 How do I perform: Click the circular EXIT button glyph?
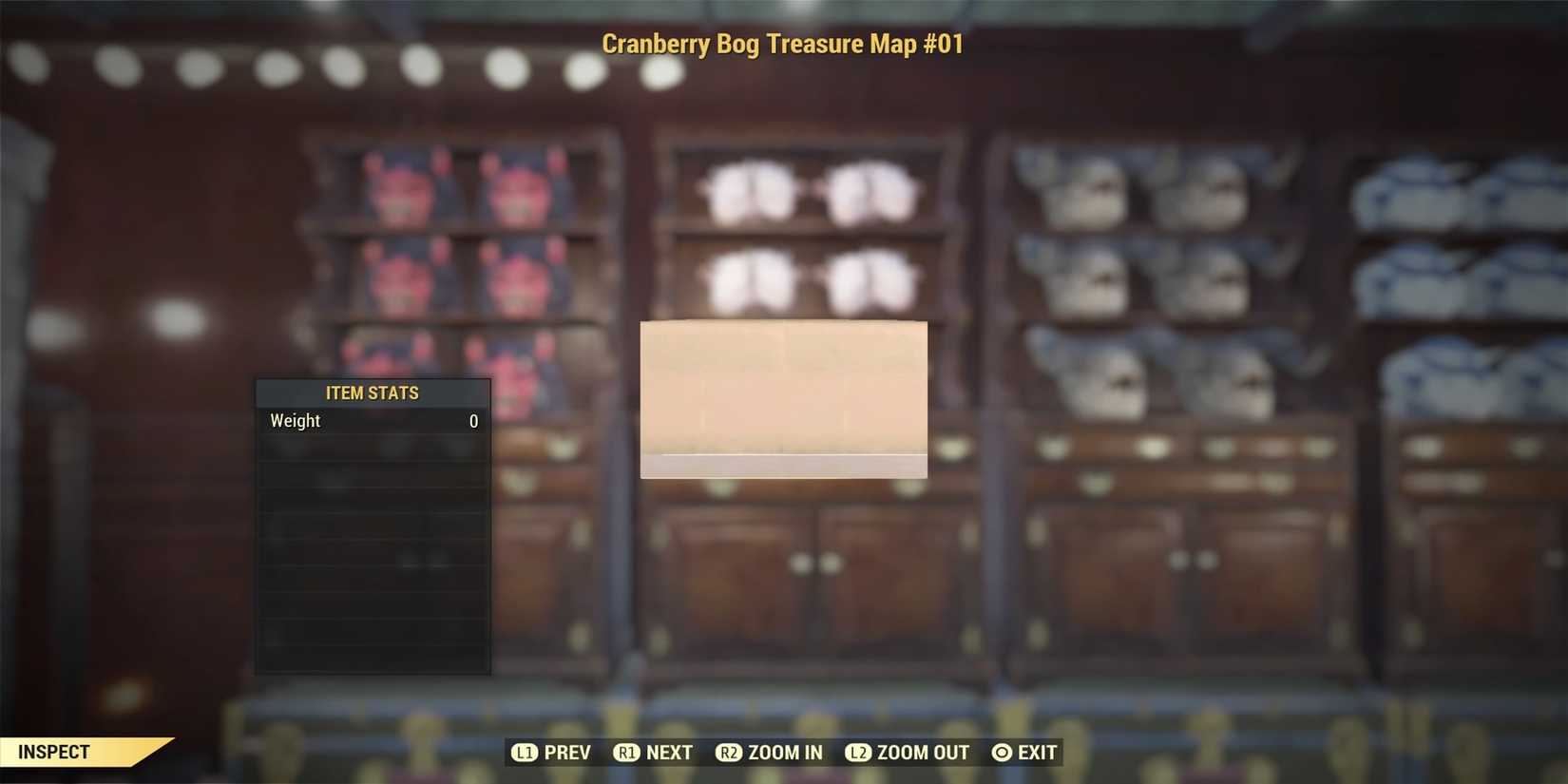point(1001,752)
